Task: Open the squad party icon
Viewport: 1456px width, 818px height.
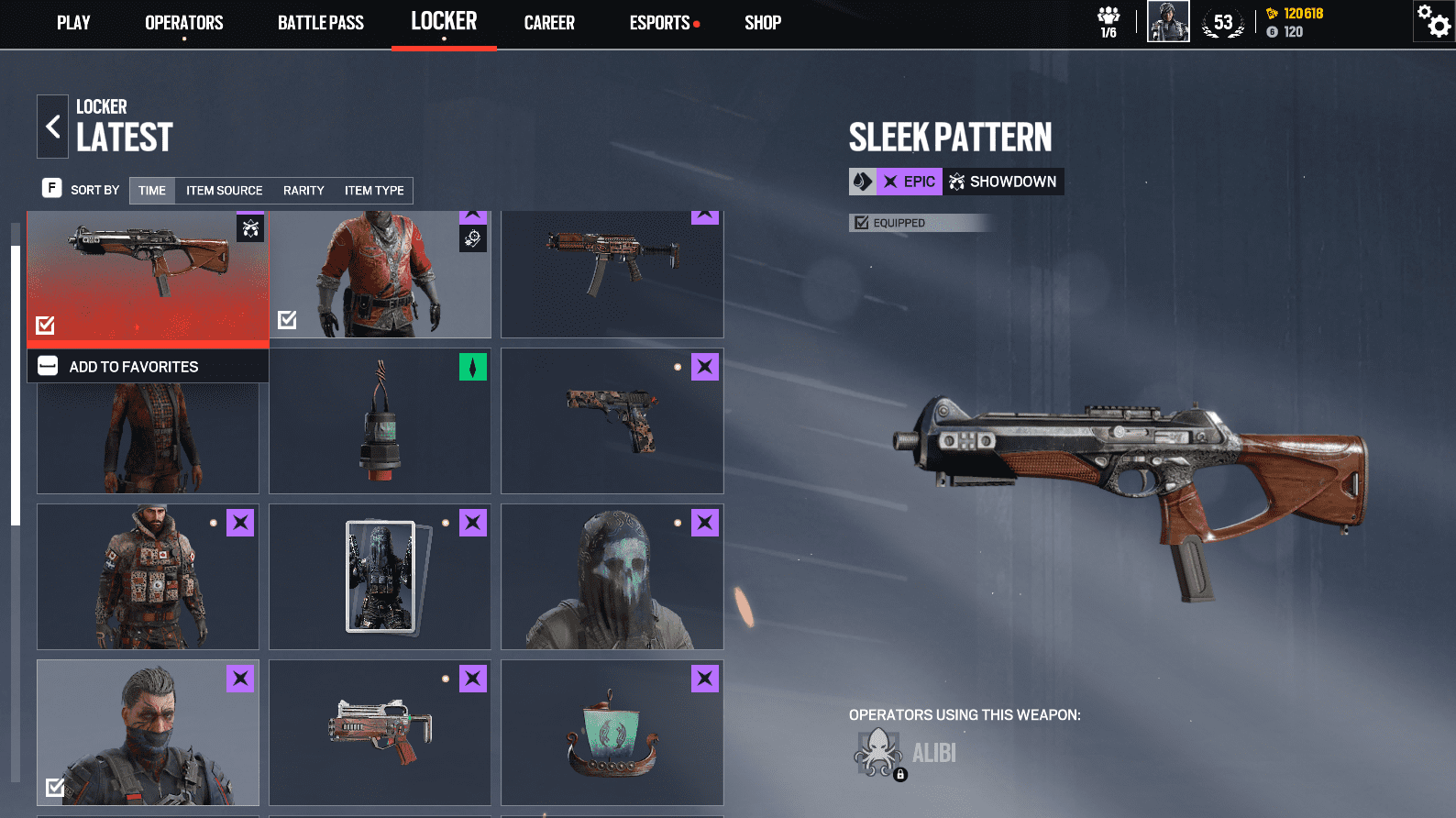Action: click(1109, 21)
